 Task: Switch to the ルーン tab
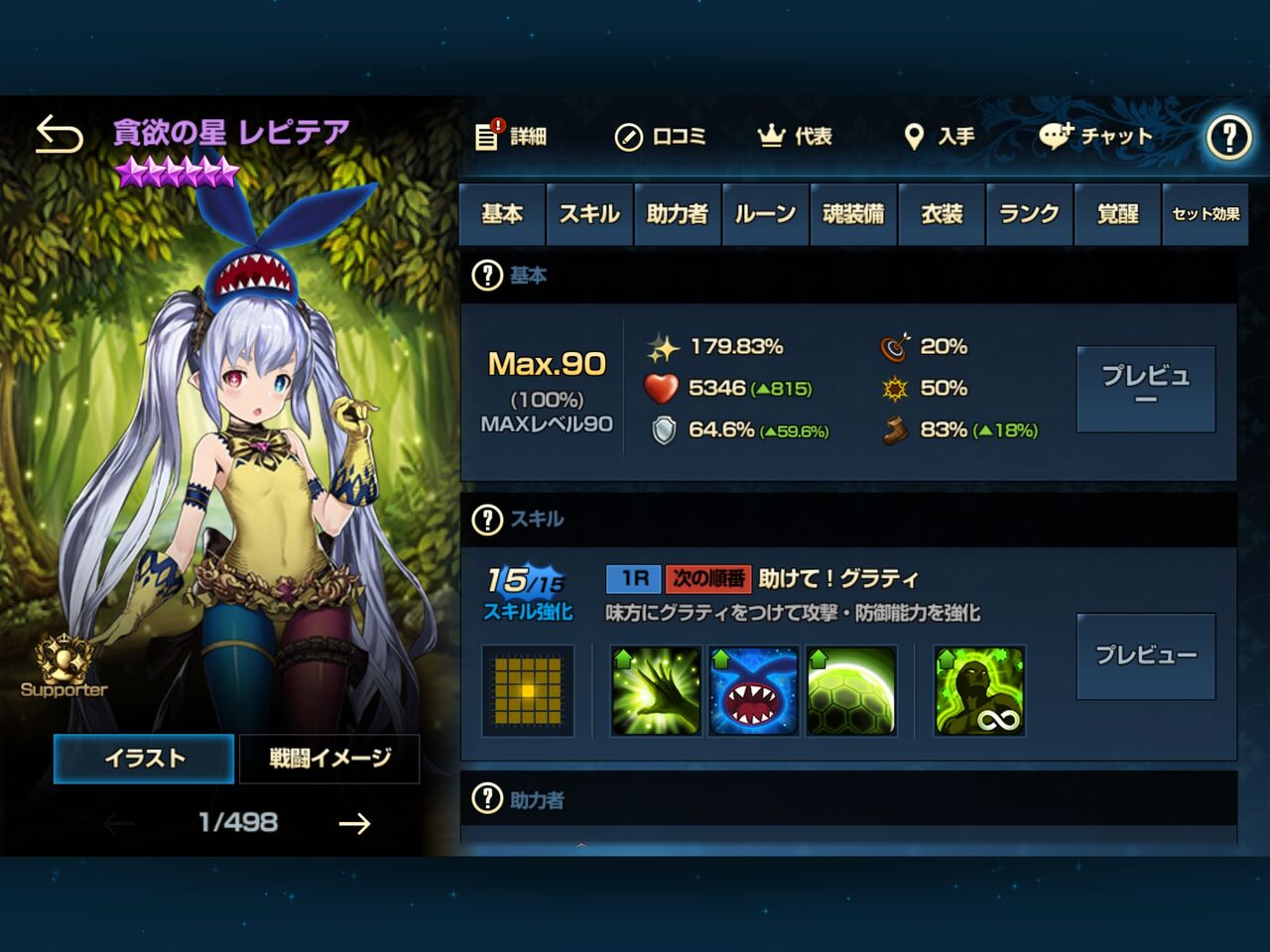coord(765,213)
